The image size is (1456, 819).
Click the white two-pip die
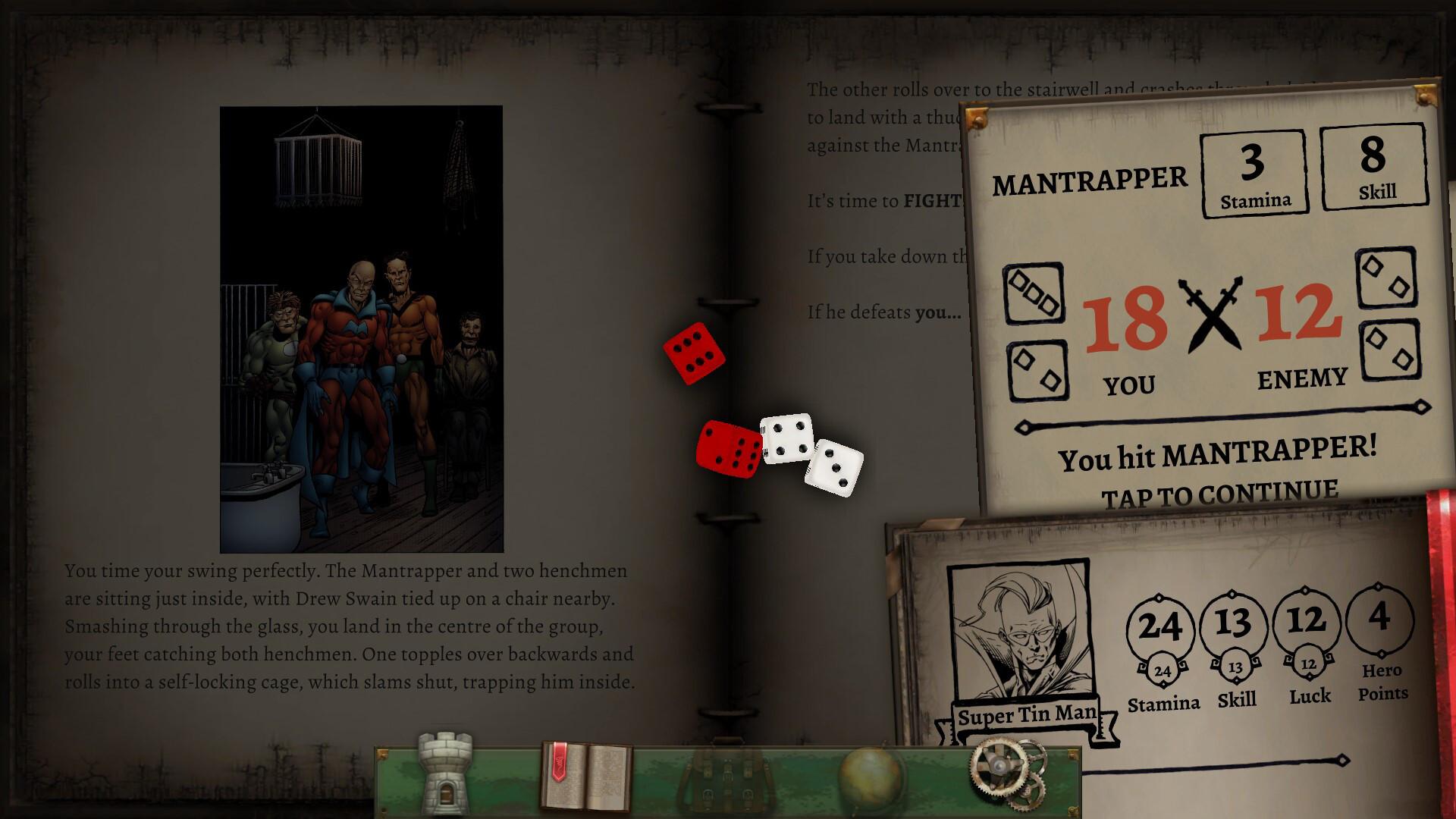[x=834, y=469]
